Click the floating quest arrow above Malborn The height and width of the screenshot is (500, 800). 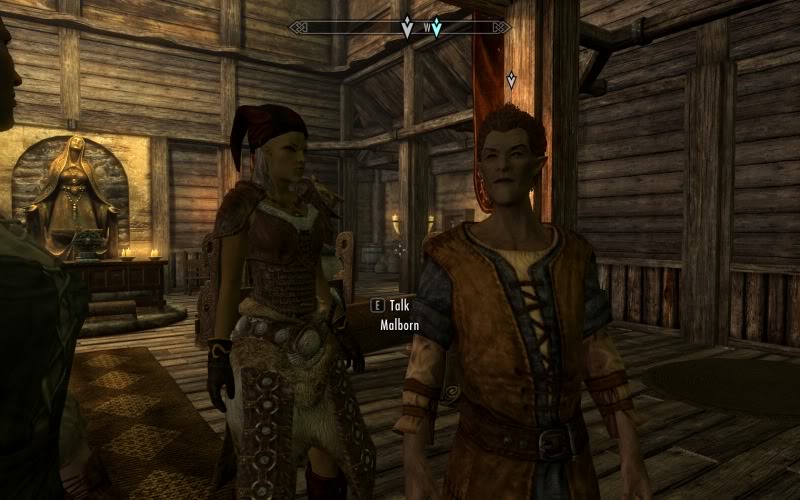pyautogui.click(x=511, y=80)
